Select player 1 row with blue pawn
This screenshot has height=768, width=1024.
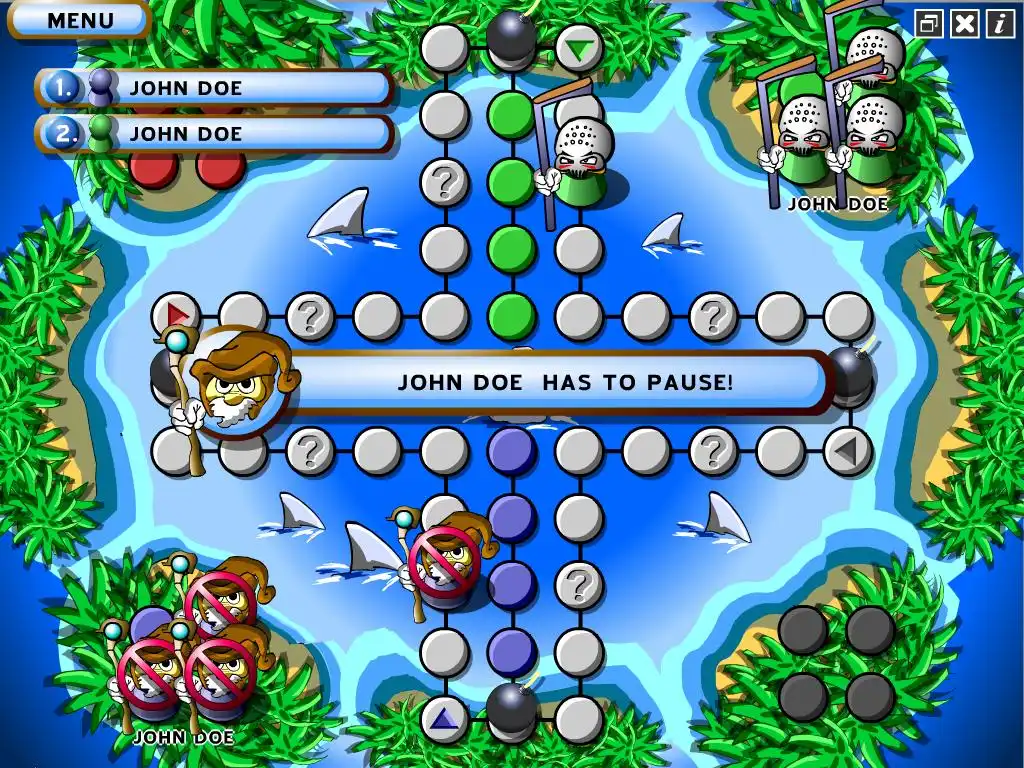click(215, 88)
